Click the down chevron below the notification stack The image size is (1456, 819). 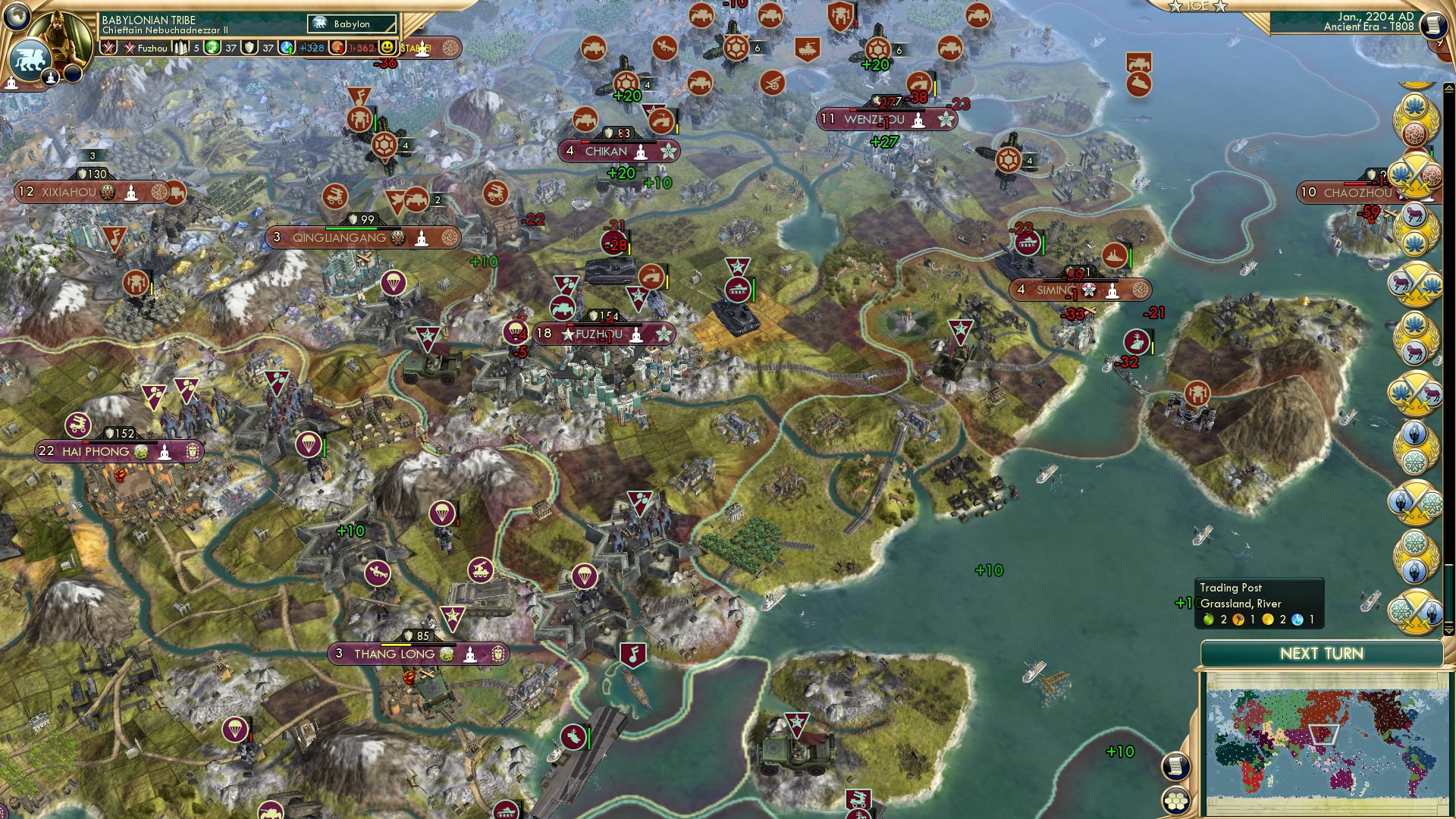point(1449,630)
